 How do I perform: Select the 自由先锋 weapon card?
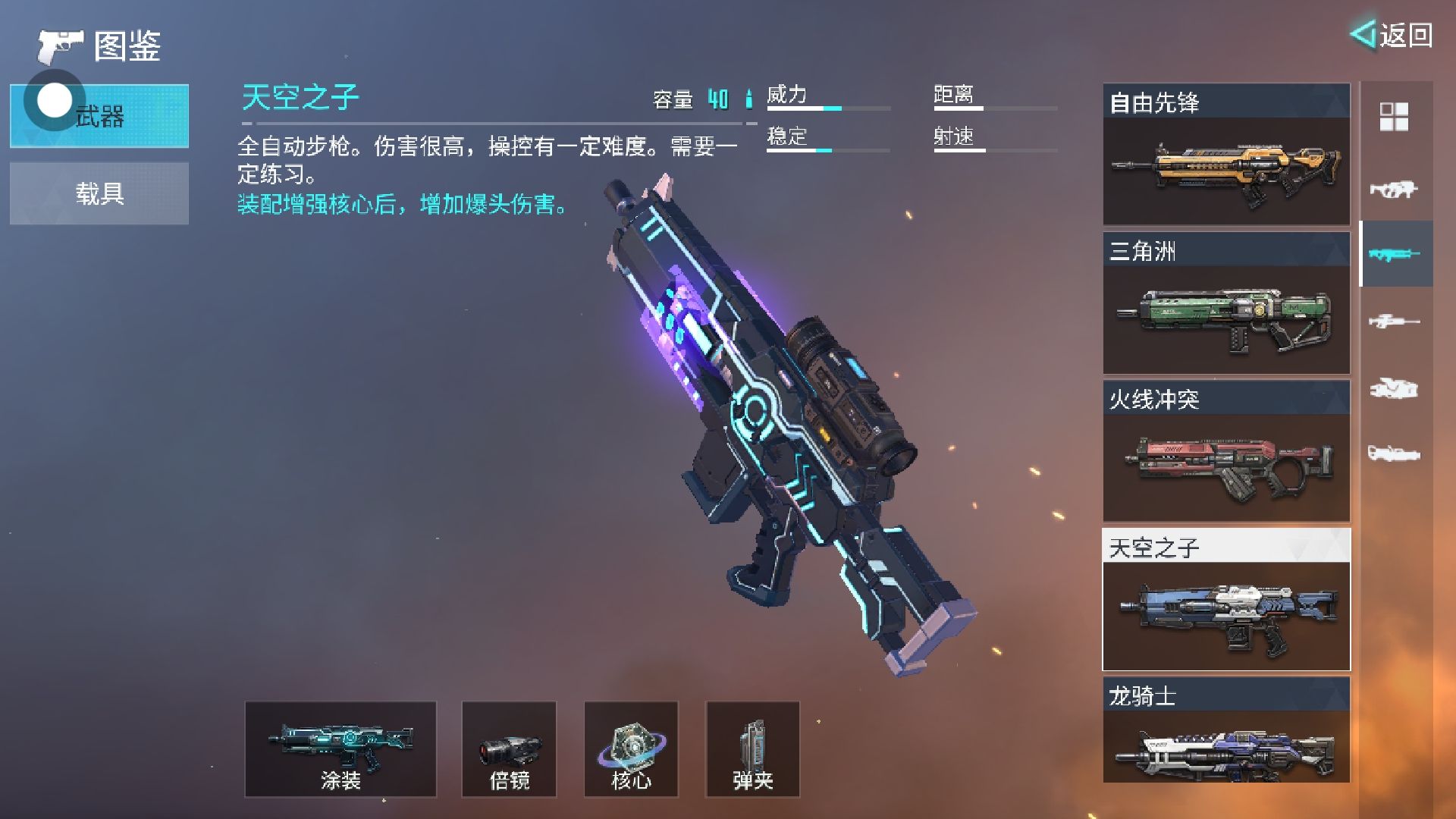click(1225, 155)
